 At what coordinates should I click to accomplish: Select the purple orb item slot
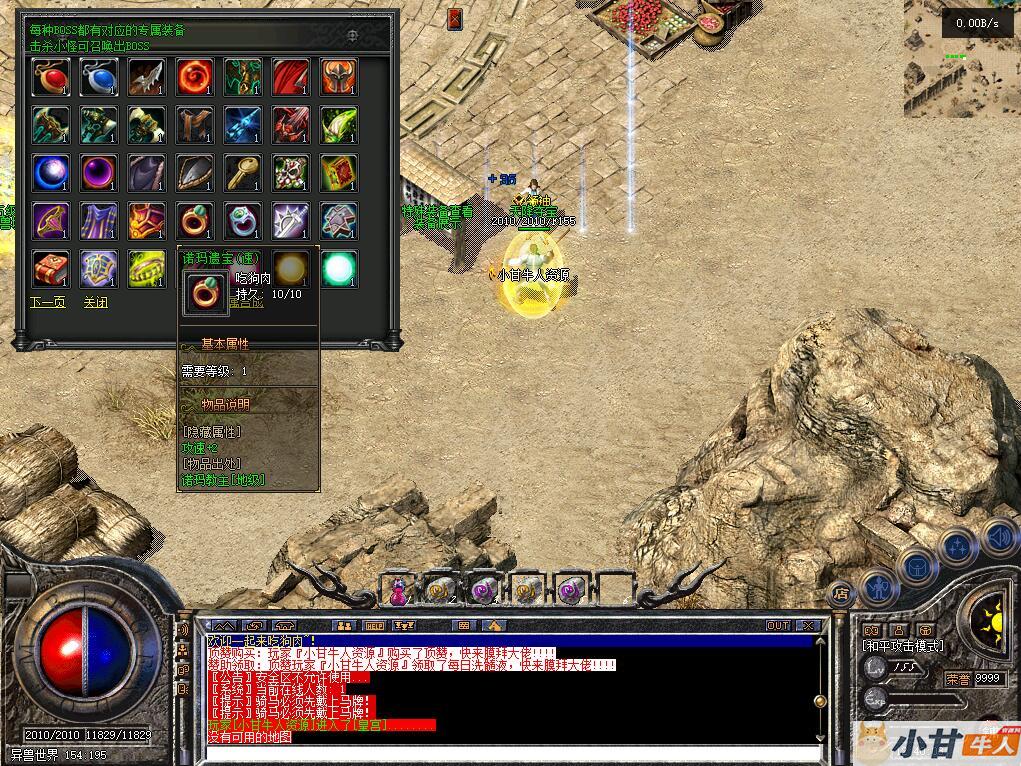(99, 173)
